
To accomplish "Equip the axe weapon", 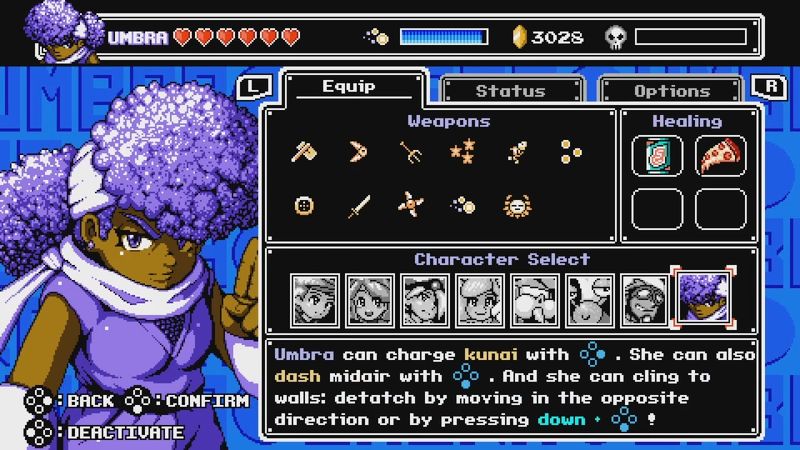I will (x=304, y=152).
